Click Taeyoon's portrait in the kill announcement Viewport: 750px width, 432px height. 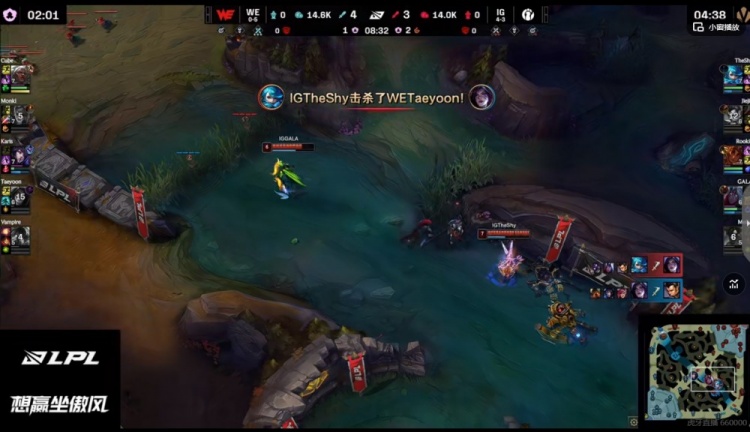coord(483,97)
